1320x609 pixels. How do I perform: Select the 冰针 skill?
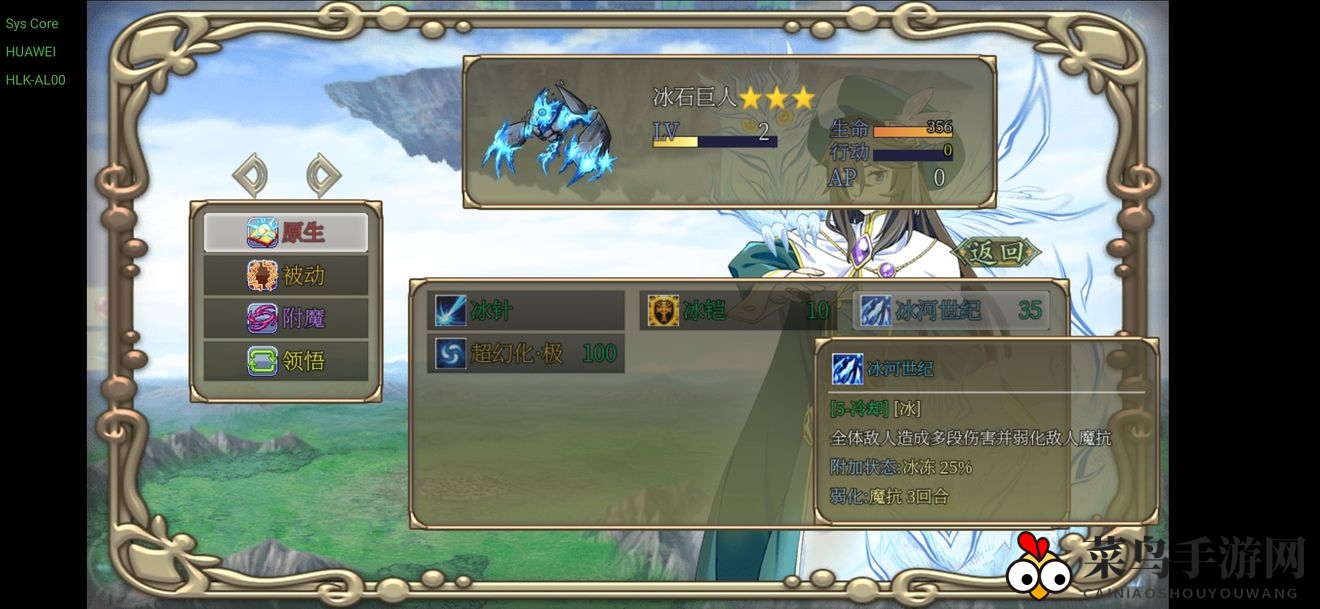[x=526, y=311]
